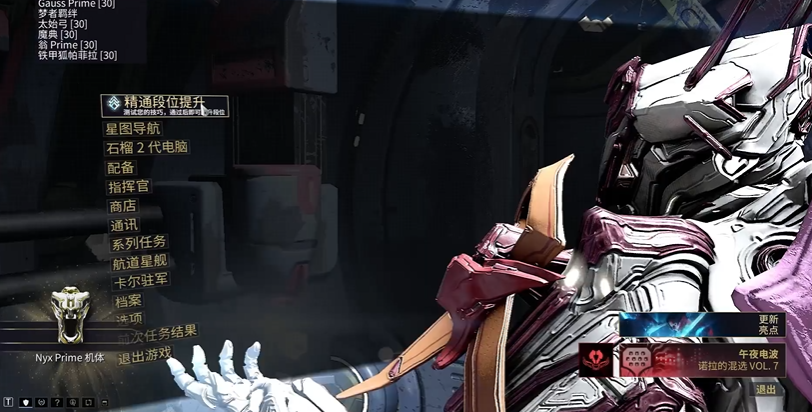Open the 更新亮点 update highlights banner
Screen dimensions: 812x412
point(715,324)
